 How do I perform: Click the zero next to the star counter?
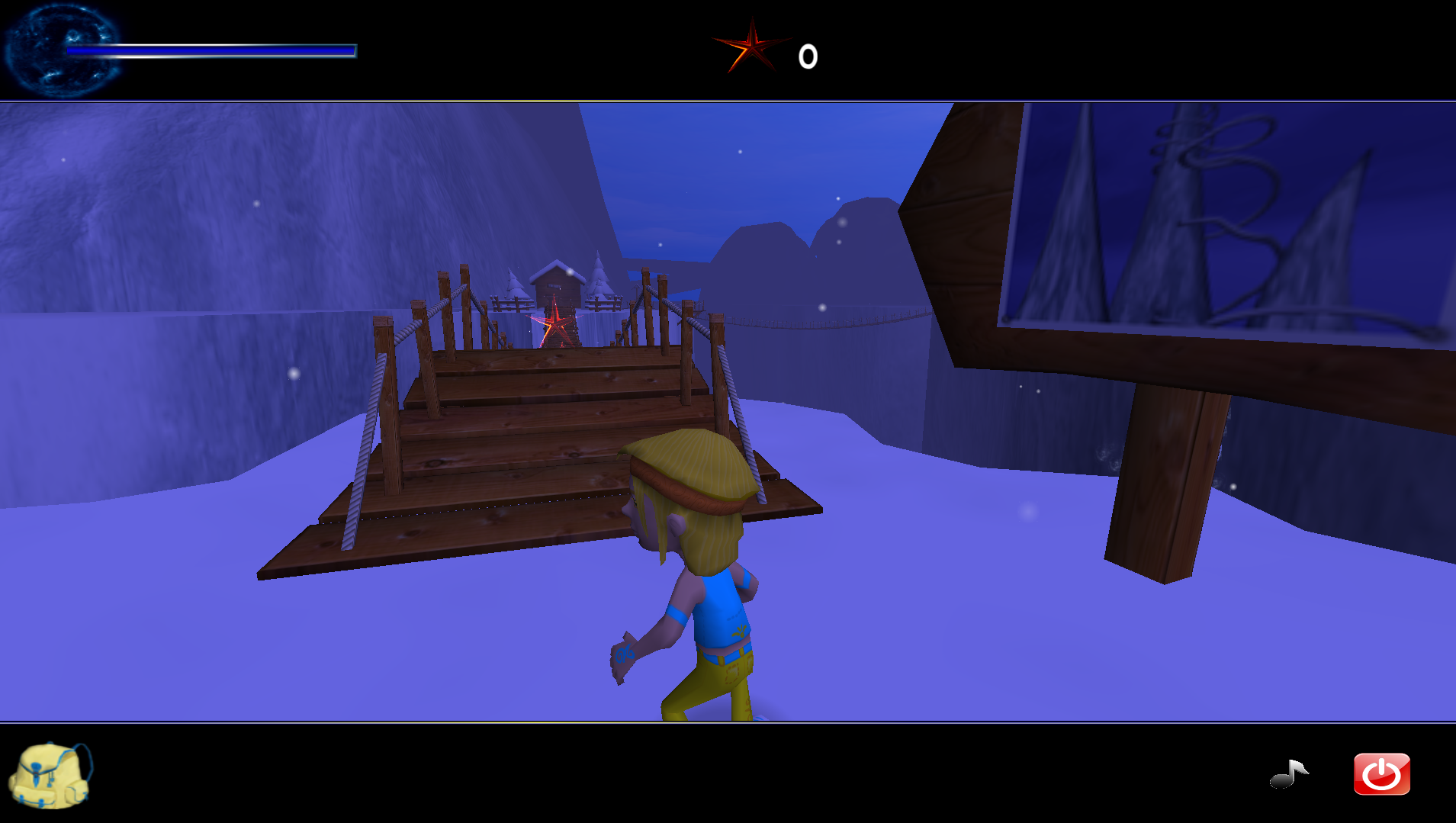click(x=808, y=55)
